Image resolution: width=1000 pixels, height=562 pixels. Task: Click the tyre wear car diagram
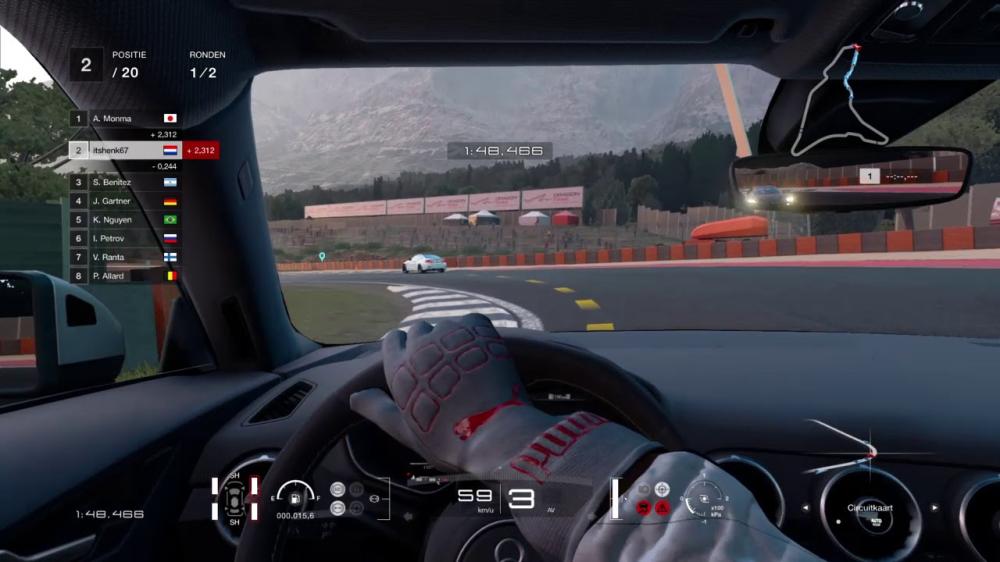(234, 498)
